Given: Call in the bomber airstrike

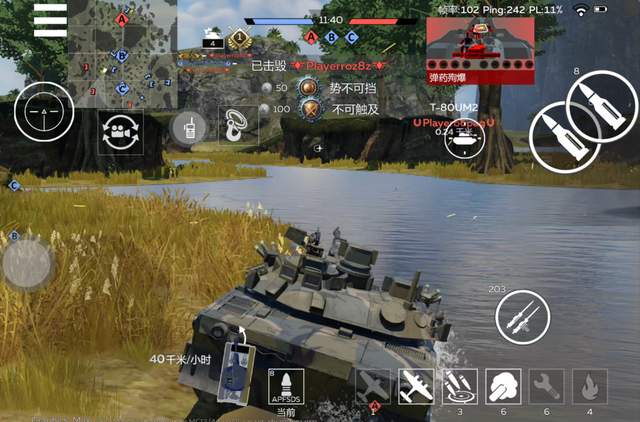Looking at the screenshot, I should coord(415,386).
